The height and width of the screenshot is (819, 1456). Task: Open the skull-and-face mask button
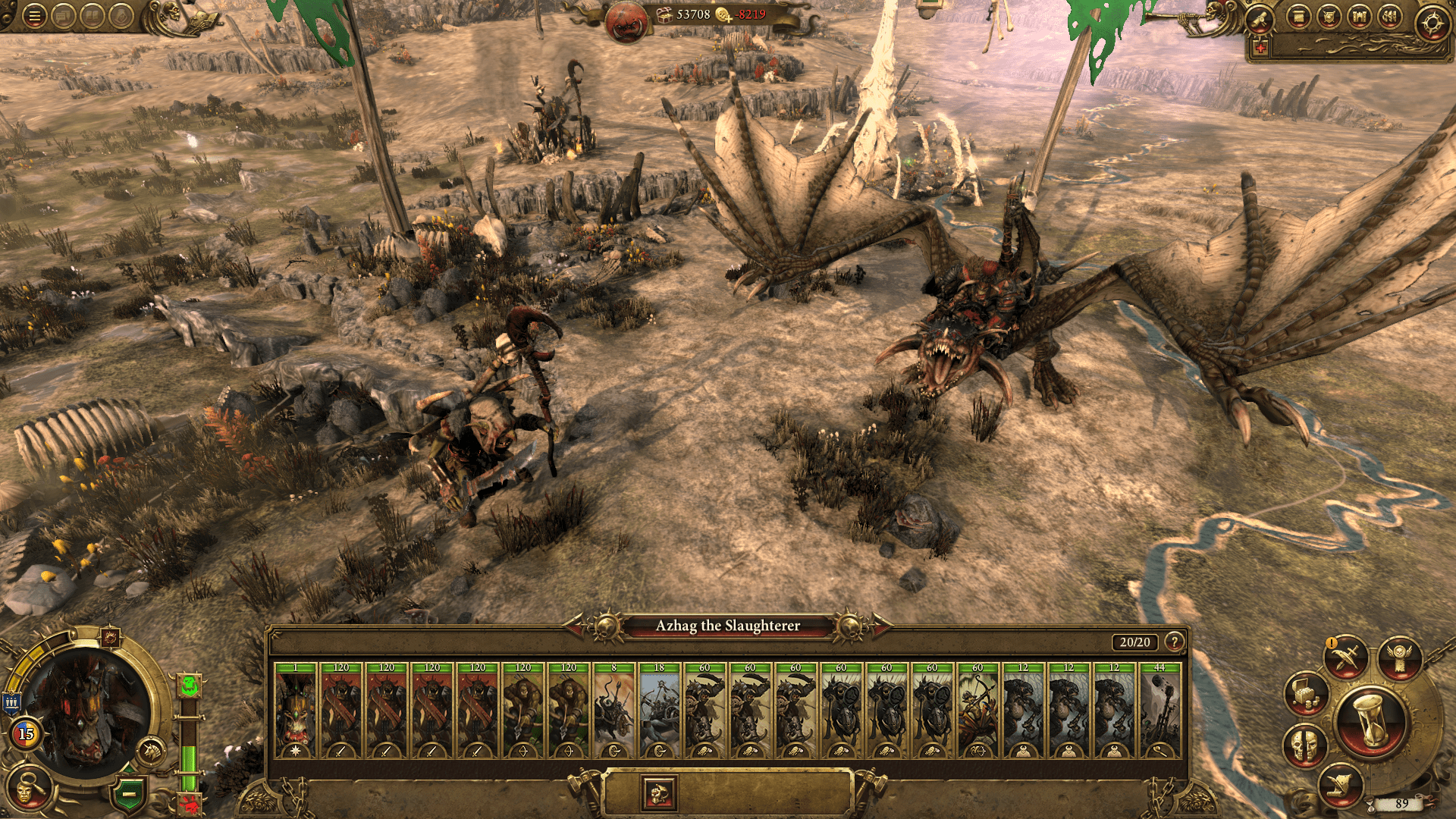click(x=1304, y=745)
